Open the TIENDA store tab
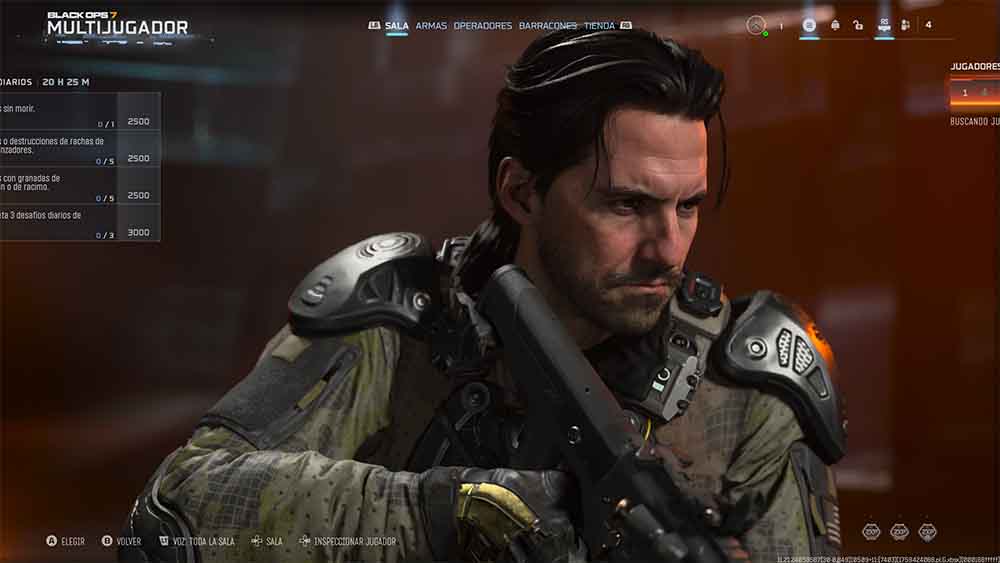 (x=599, y=26)
